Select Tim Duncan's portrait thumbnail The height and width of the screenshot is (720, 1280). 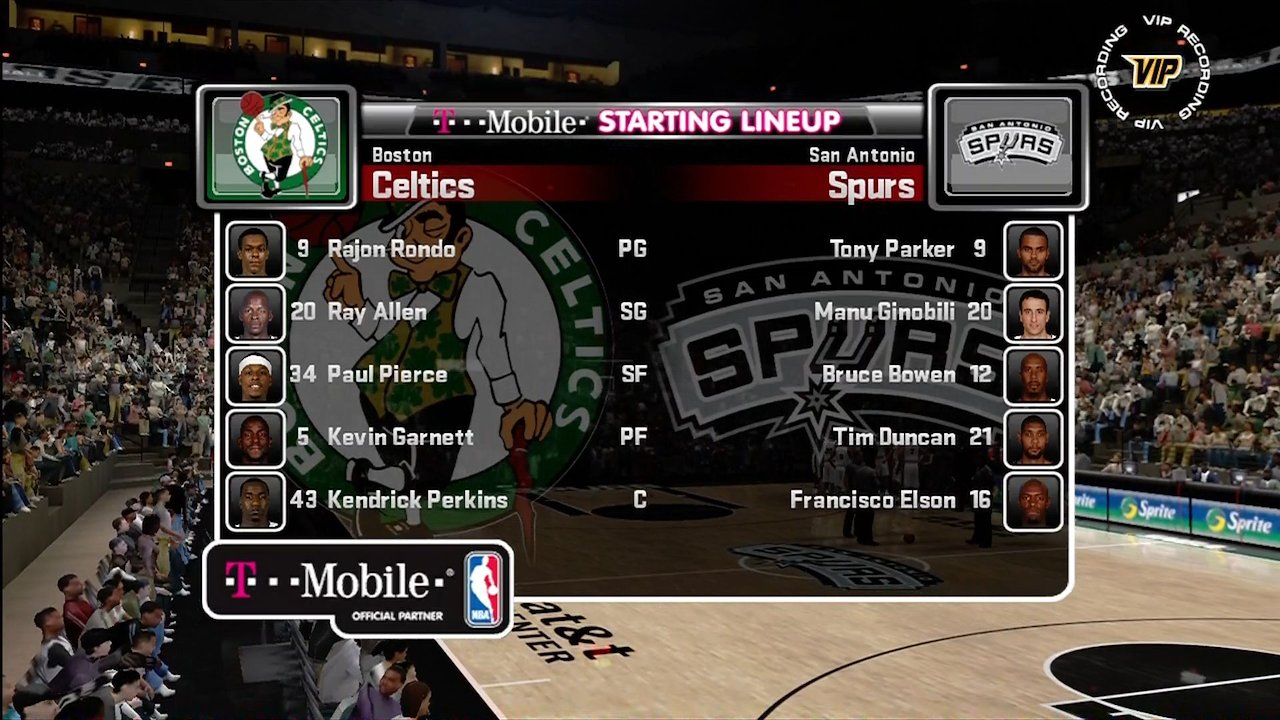click(x=1033, y=438)
